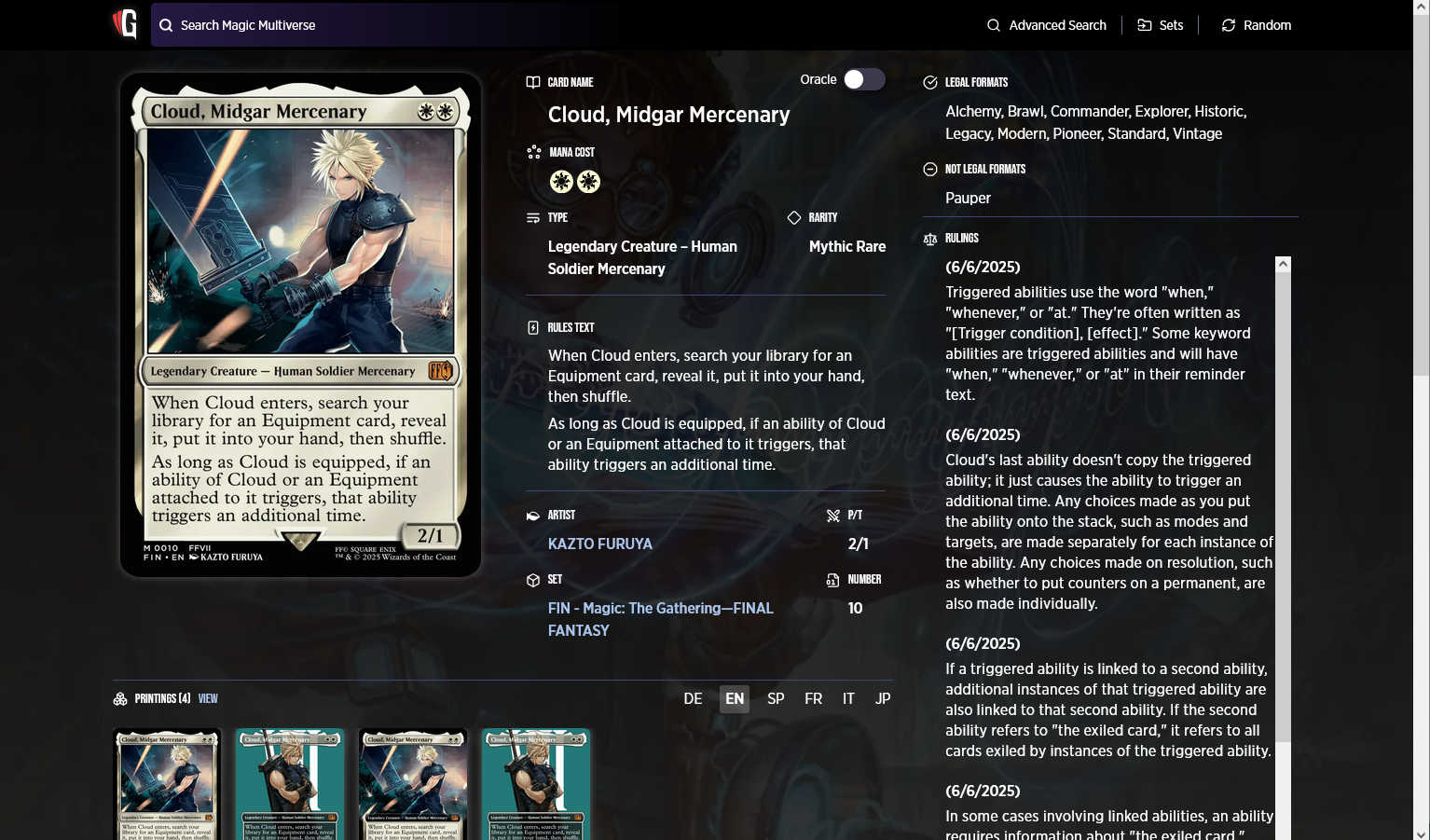The height and width of the screenshot is (840, 1430).
Task: Click the Card Name book icon
Action: click(532, 82)
